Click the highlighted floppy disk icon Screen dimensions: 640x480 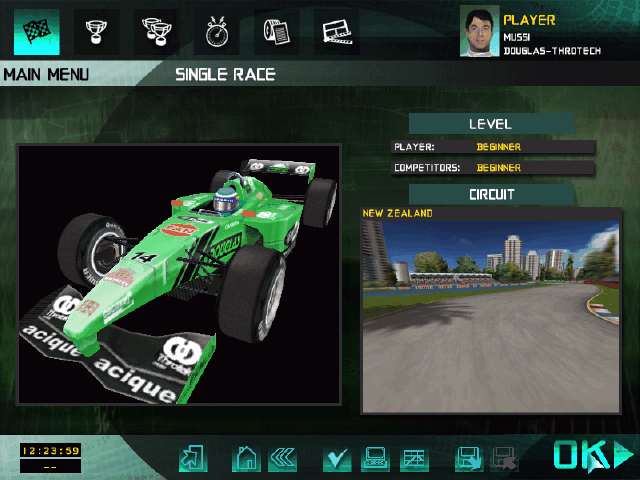coord(467,459)
